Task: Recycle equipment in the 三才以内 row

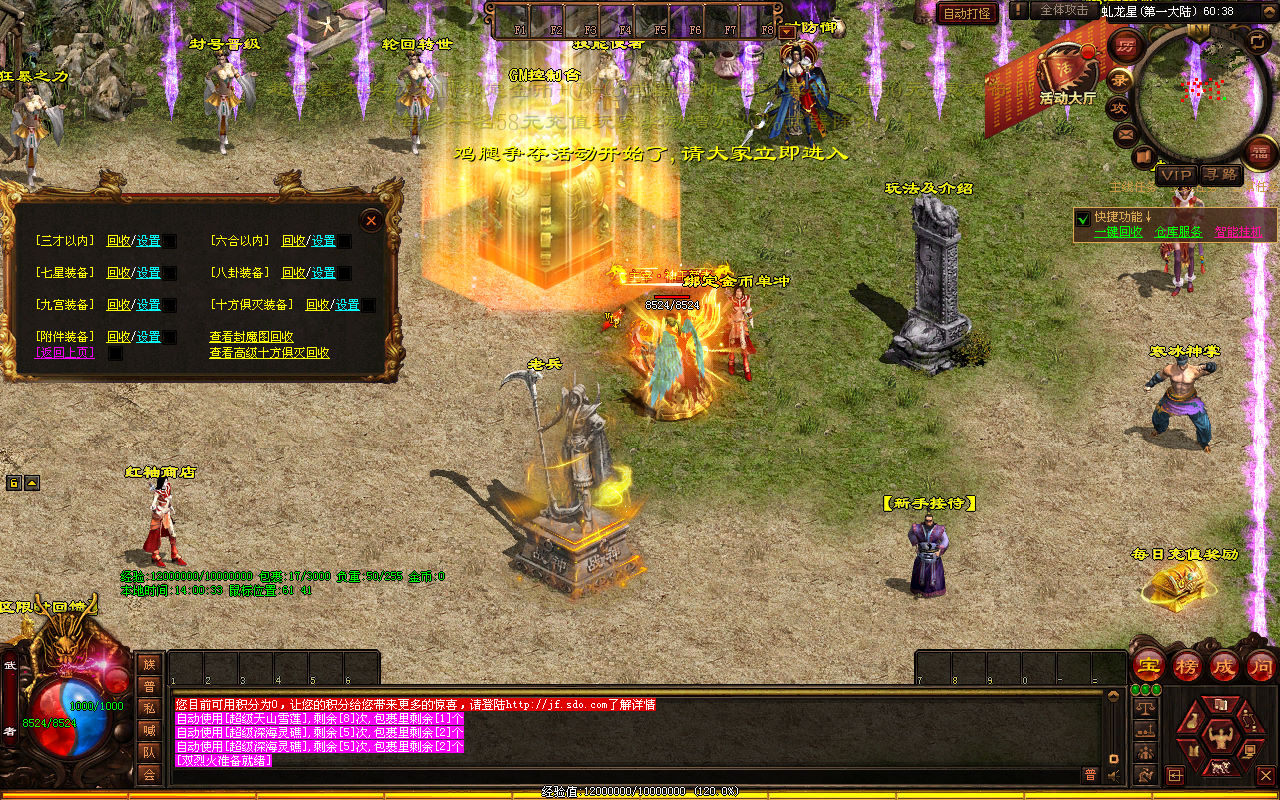Action: 118,241
